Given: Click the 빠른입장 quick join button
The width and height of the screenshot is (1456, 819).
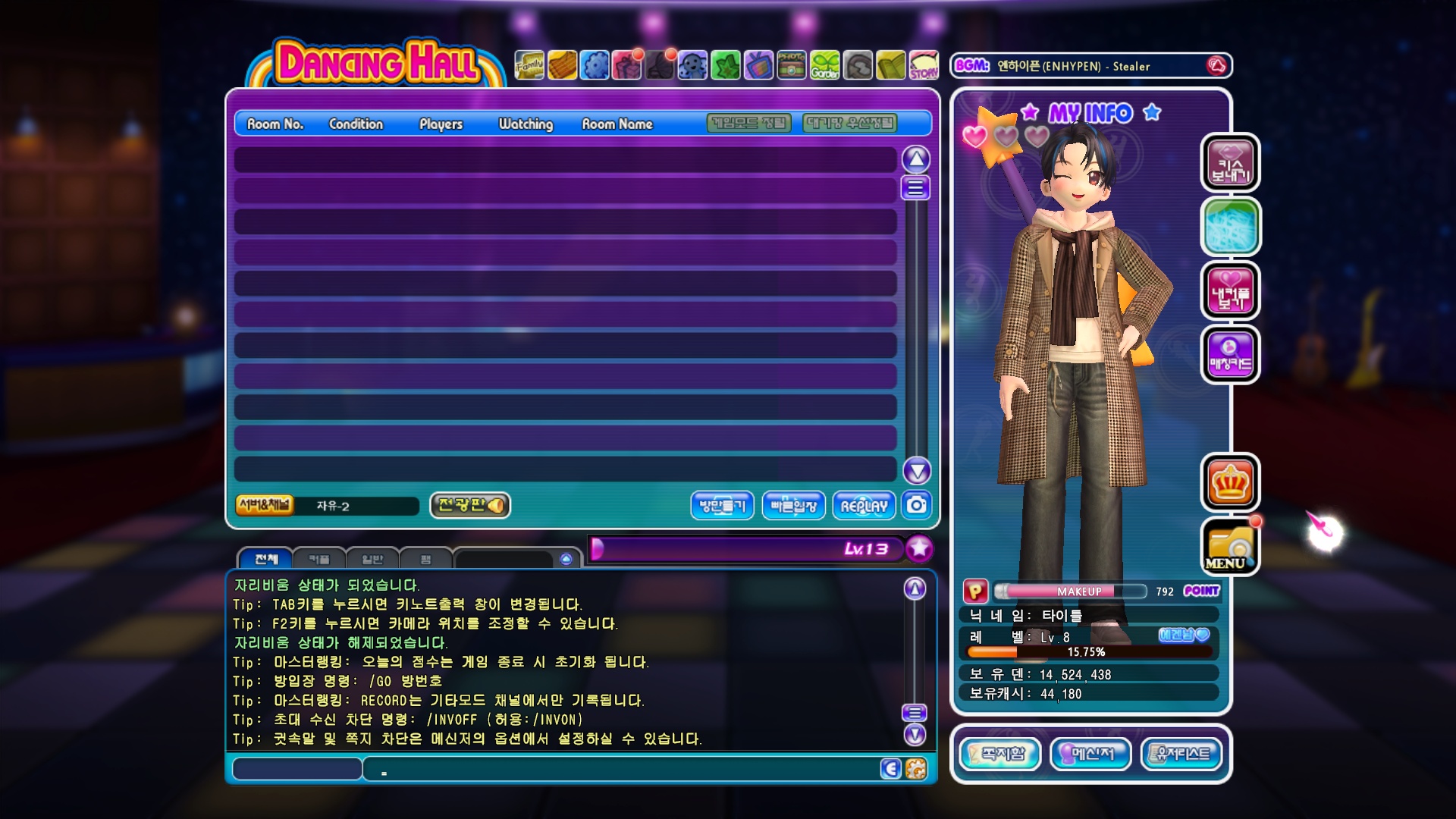Looking at the screenshot, I should point(793,506).
